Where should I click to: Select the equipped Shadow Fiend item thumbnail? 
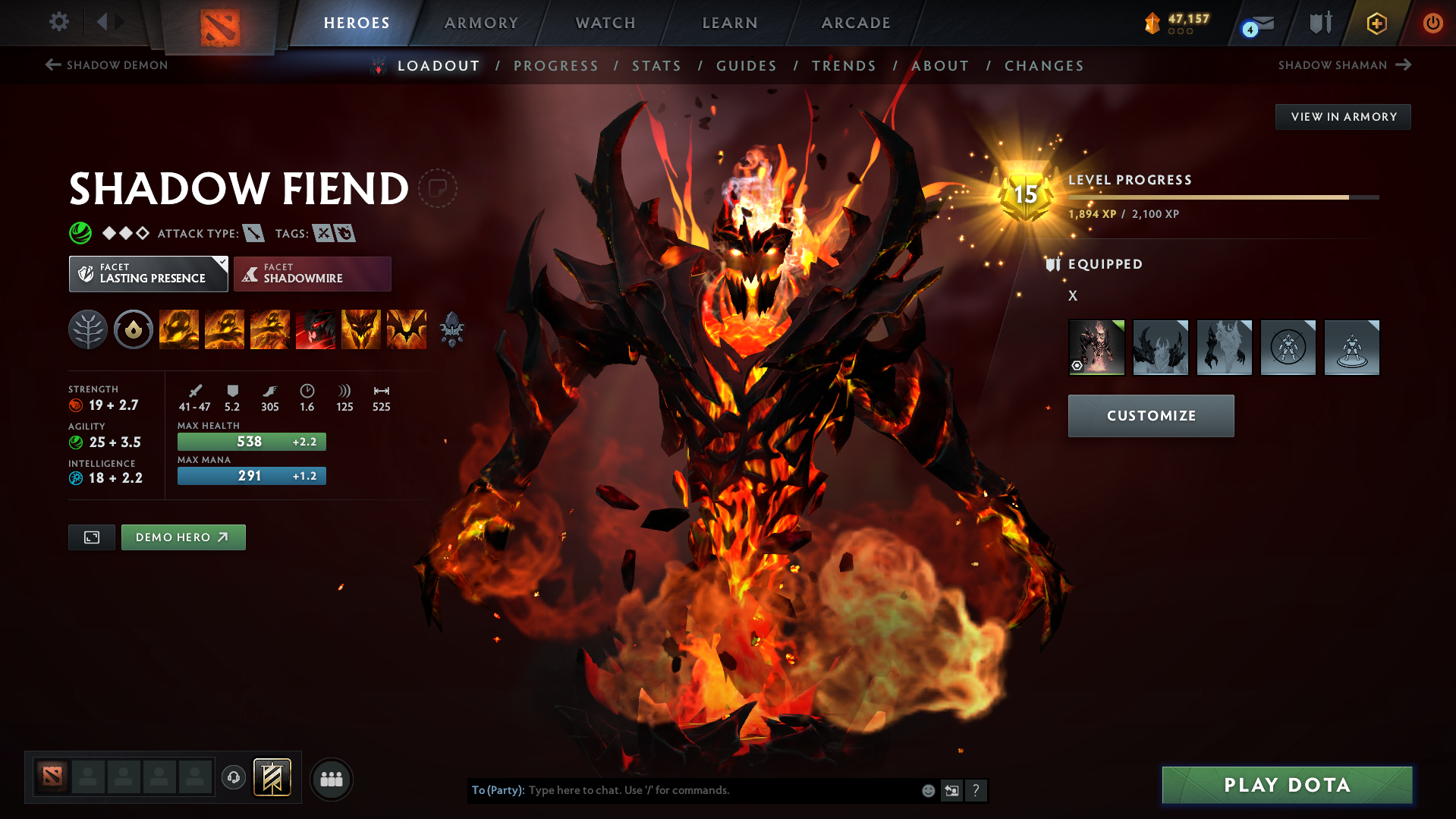coord(1097,347)
